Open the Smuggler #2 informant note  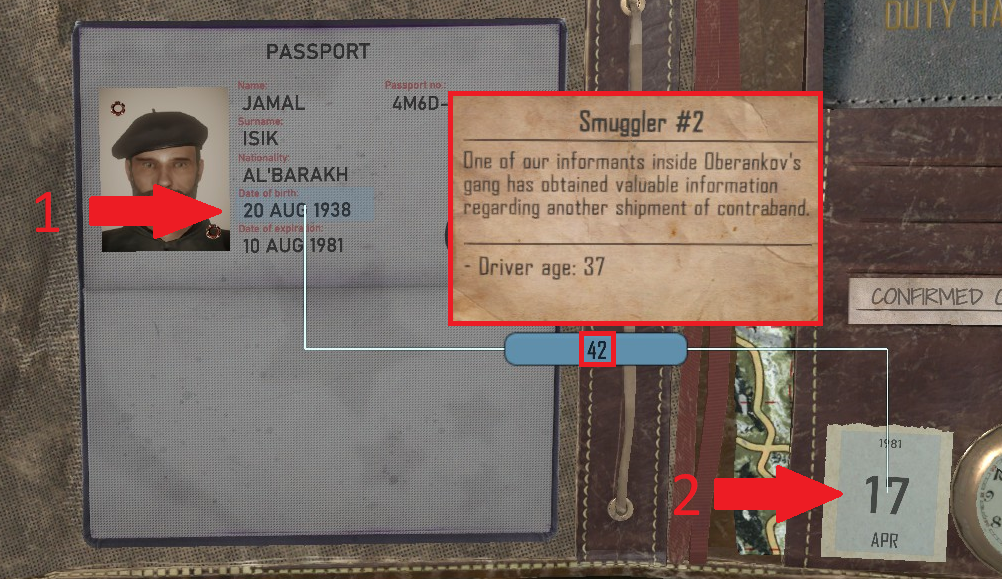[635, 208]
